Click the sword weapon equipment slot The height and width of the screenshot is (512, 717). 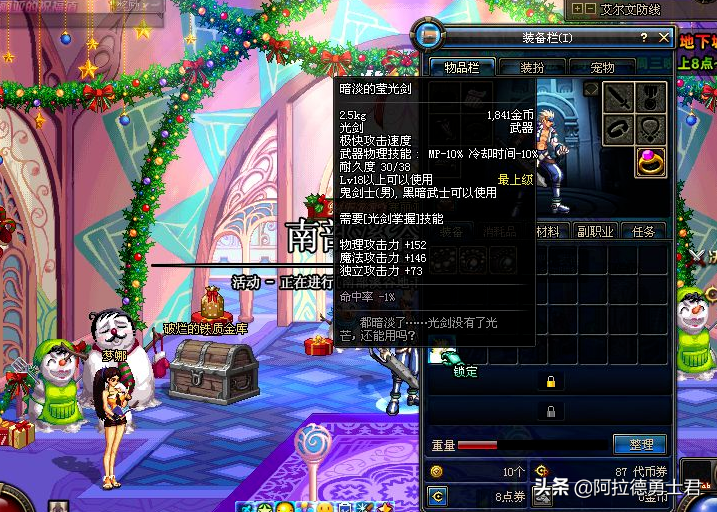click(x=617, y=96)
